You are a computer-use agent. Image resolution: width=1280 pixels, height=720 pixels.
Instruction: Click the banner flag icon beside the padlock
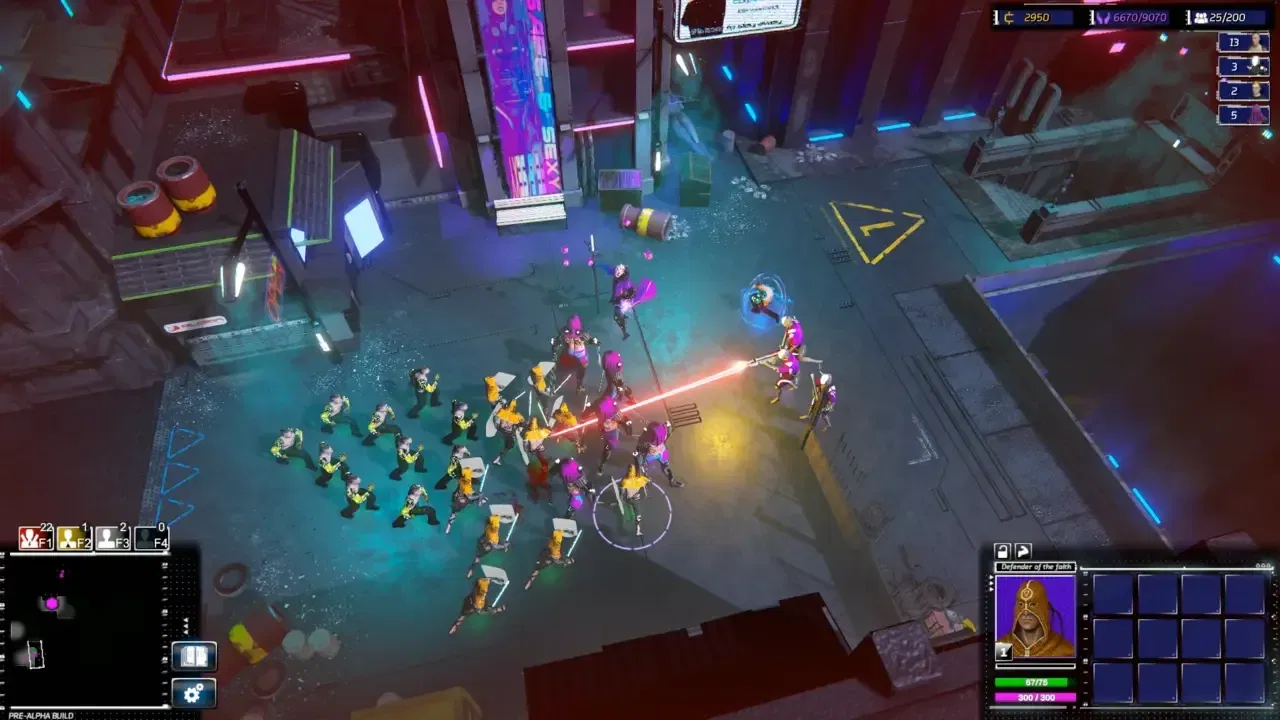pyautogui.click(x=1024, y=551)
